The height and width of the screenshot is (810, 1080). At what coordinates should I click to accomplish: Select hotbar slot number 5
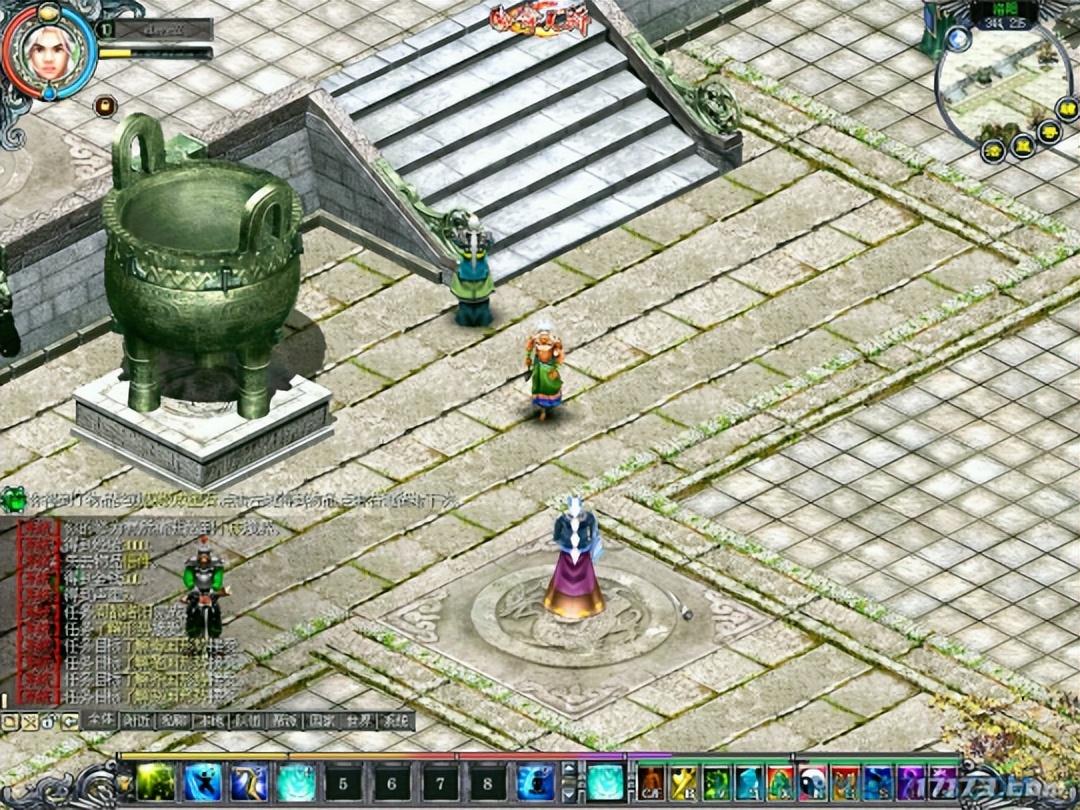(x=344, y=781)
